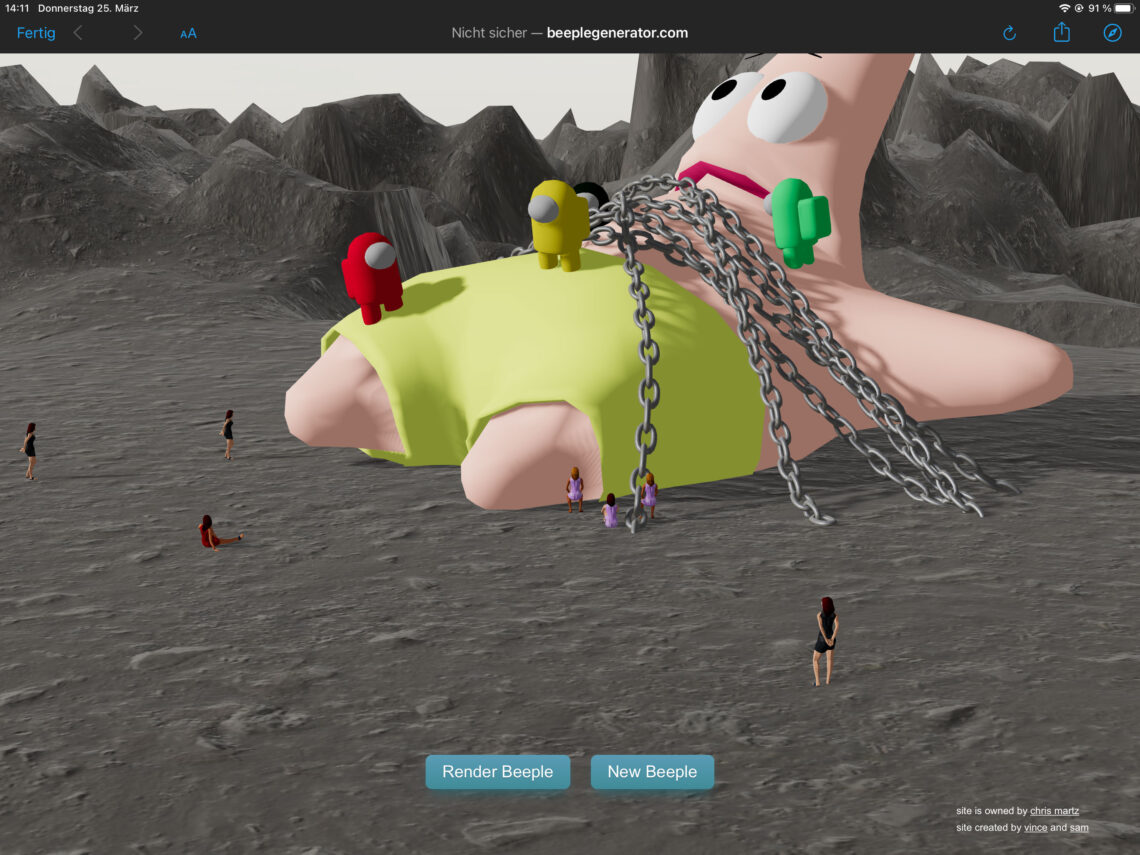Follow the vince creator link

pyautogui.click(x=1035, y=828)
